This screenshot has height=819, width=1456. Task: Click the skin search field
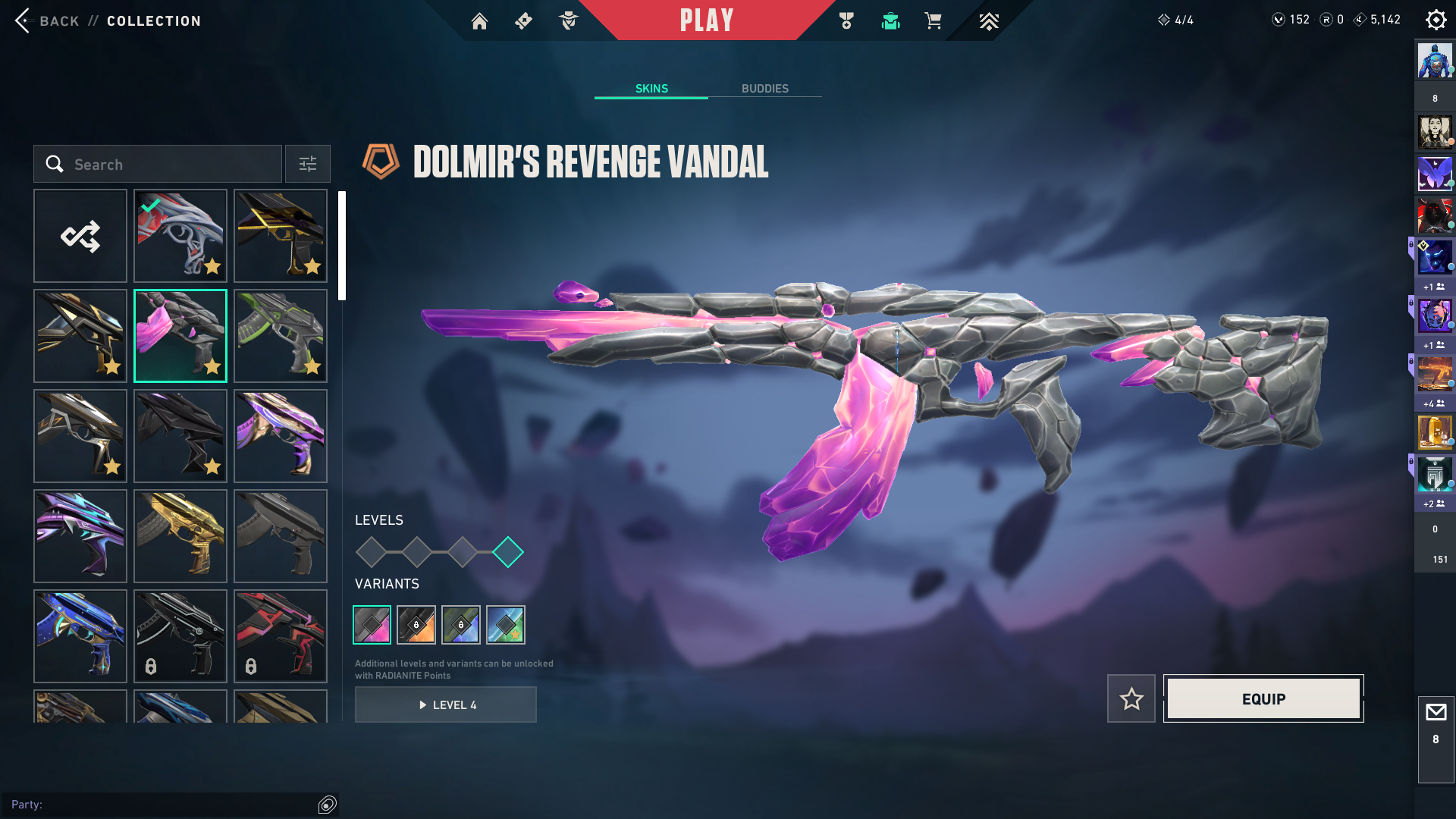click(x=158, y=165)
